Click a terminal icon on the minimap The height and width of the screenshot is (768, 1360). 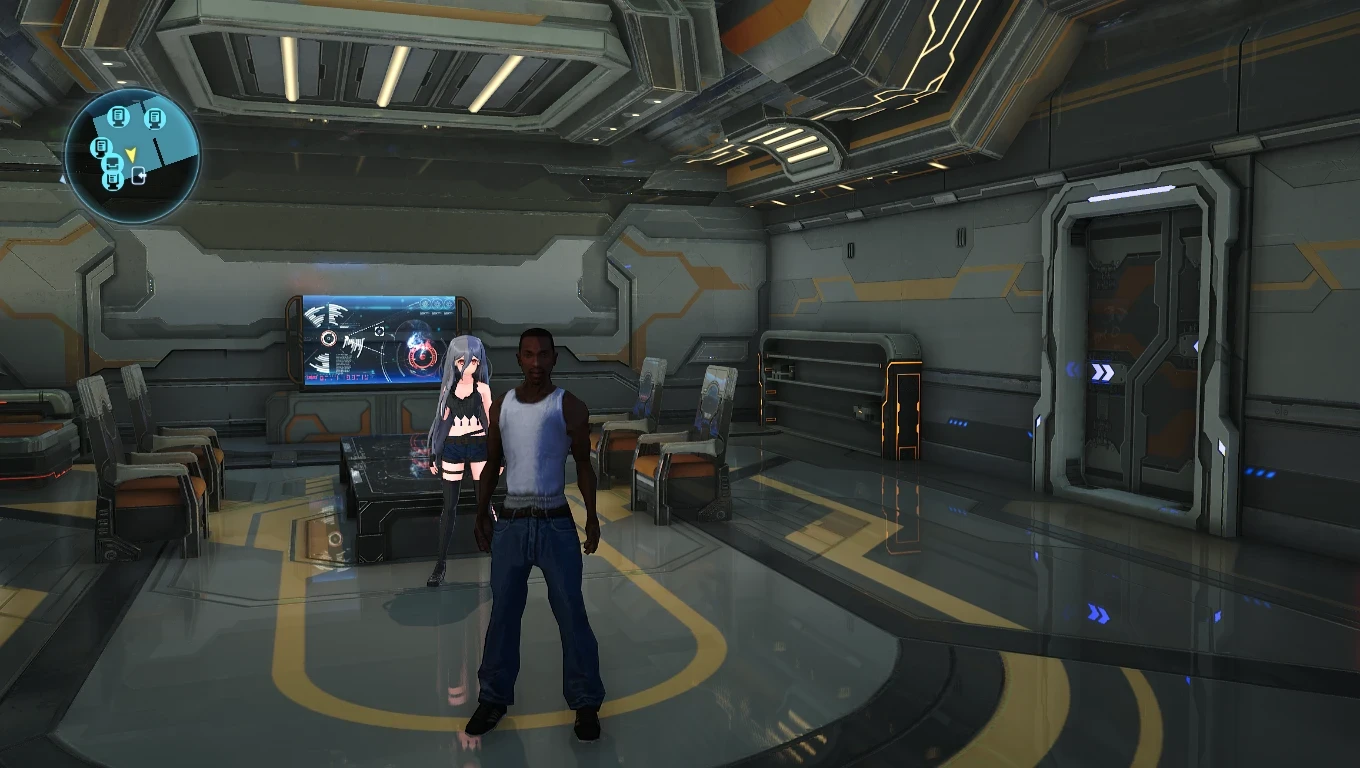(x=119, y=118)
